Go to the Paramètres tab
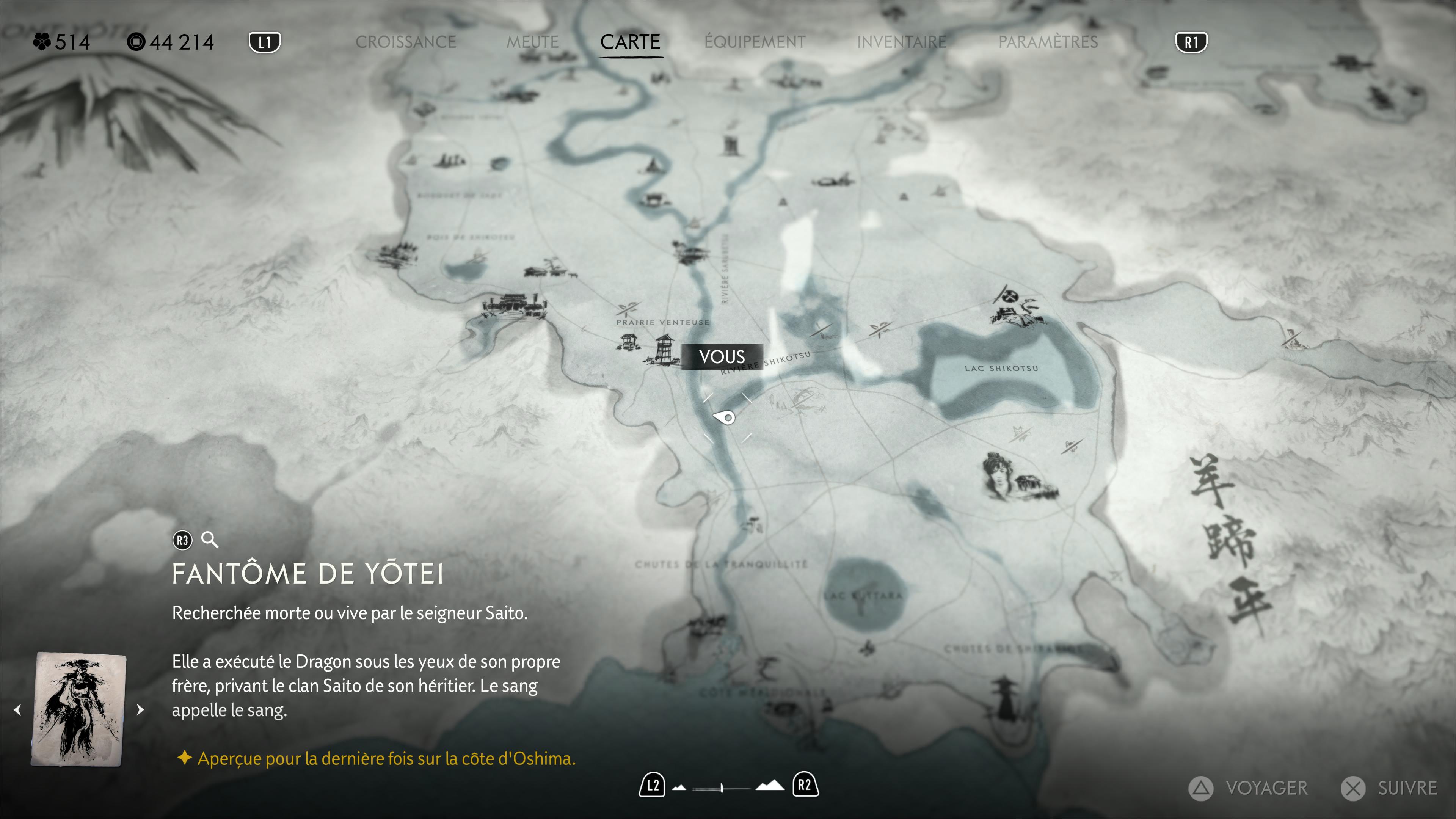This screenshot has width=1456, height=819. pyautogui.click(x=1048, y=42)
